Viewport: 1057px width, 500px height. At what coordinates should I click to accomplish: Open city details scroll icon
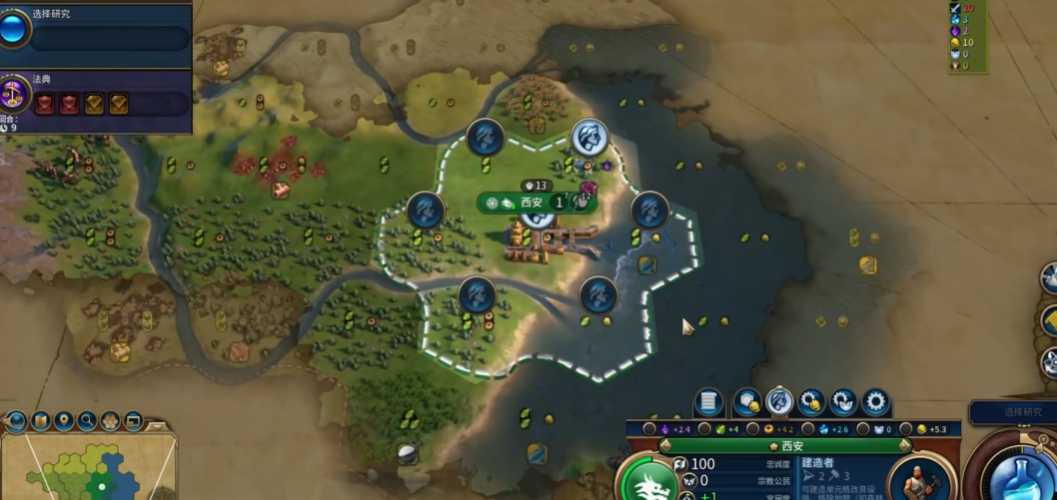pos(708,402)
